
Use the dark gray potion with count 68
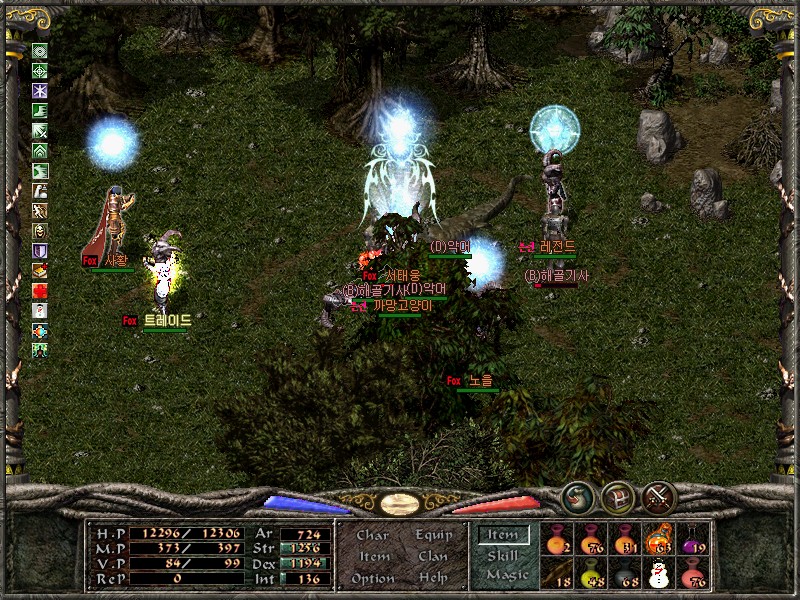(625, 574)
